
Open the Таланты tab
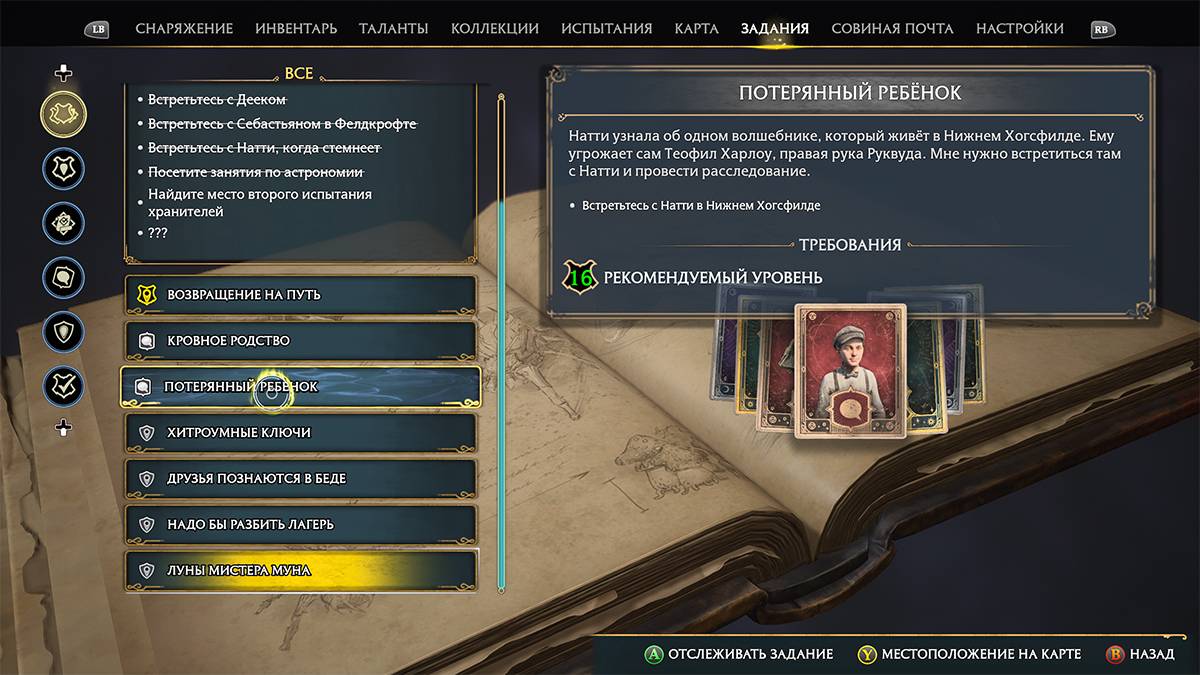tap(393, 29)
